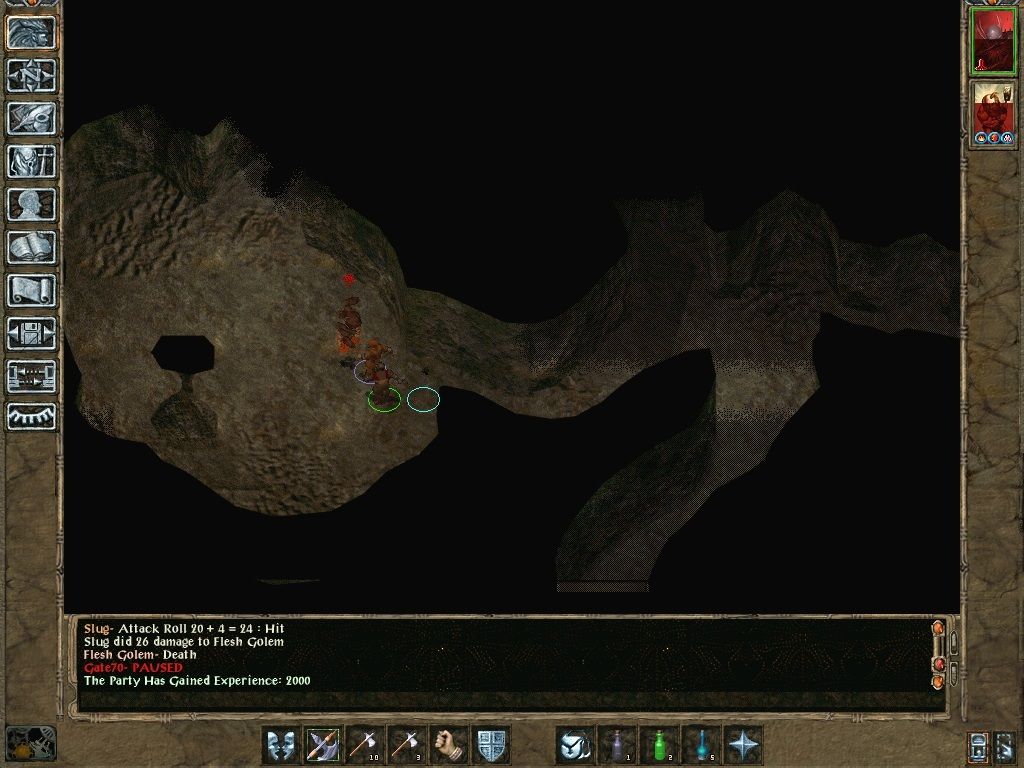Viewport: 1024px width, 768px height.
Task: Choose the bare fist attack slot
Action: coord(449,745)
